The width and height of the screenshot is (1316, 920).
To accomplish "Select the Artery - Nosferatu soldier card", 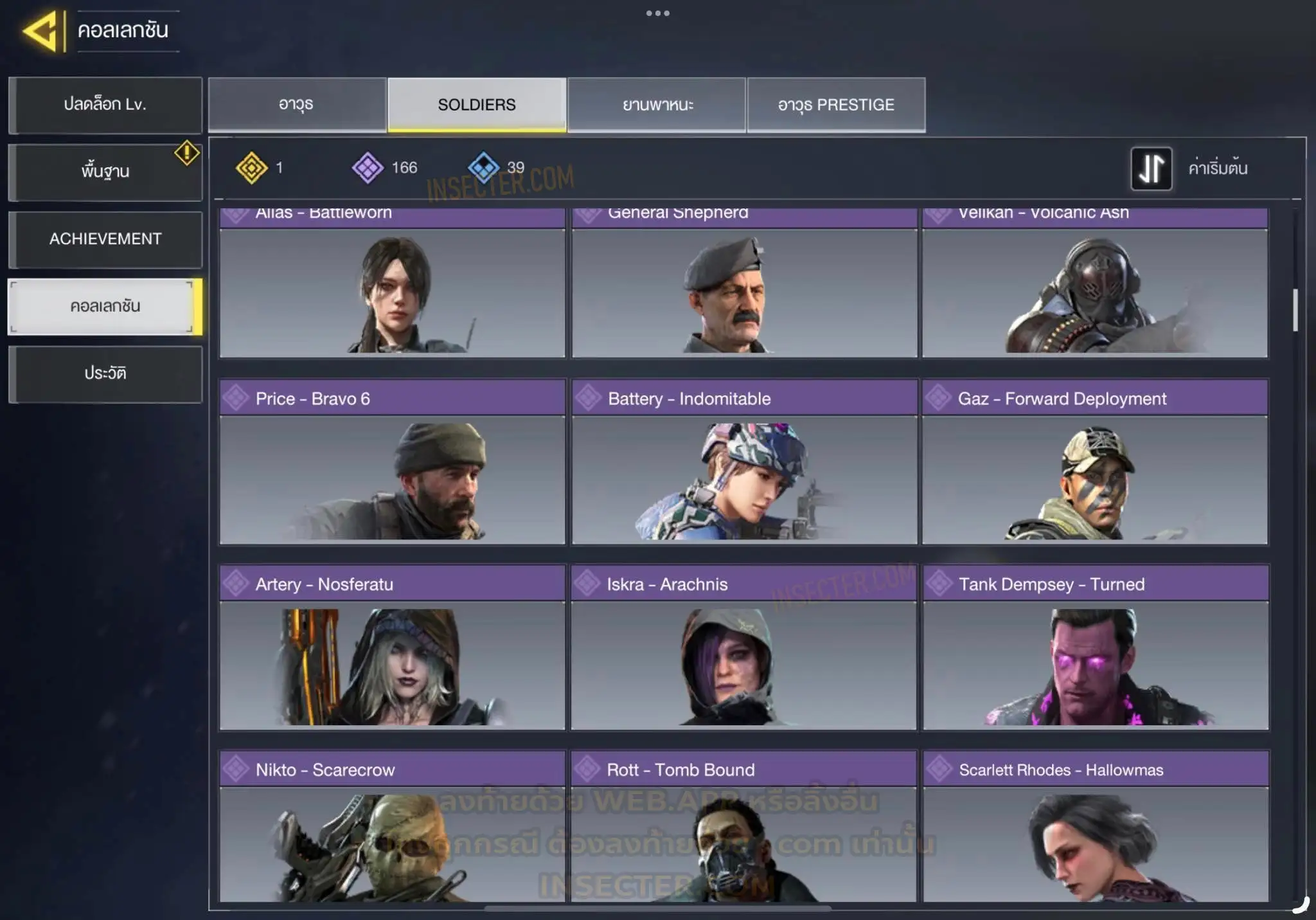I will [392, 648].
